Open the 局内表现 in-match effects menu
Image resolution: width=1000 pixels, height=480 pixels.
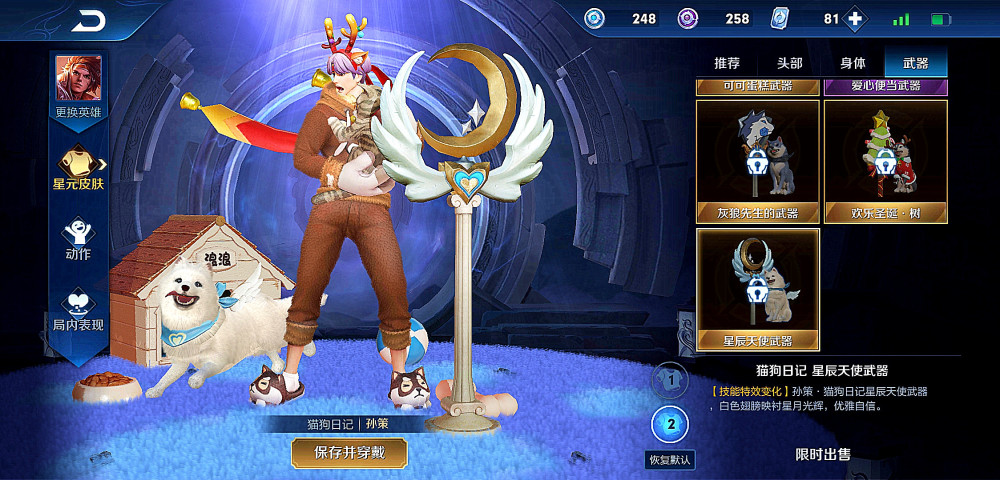[x=78, y=310]
